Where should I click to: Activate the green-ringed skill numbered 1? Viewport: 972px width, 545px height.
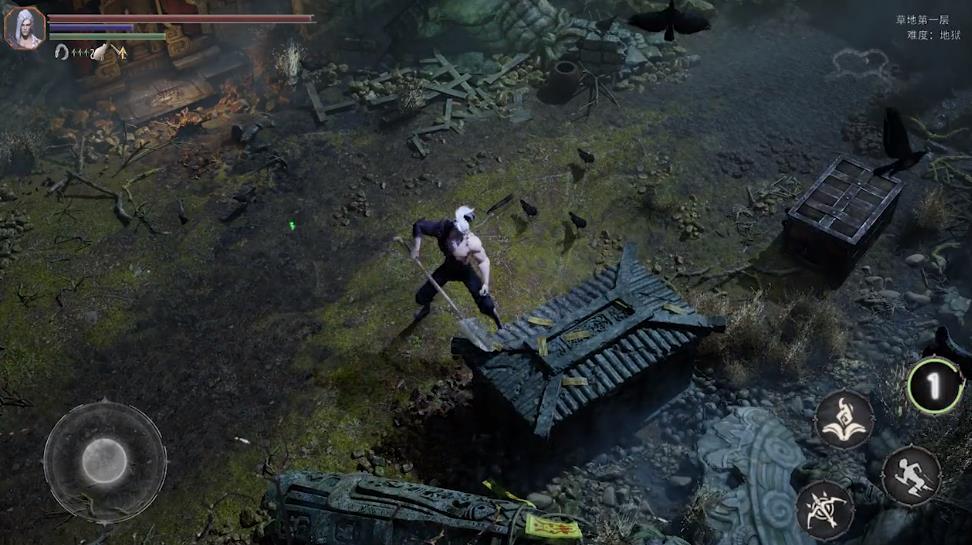(935, 385)
